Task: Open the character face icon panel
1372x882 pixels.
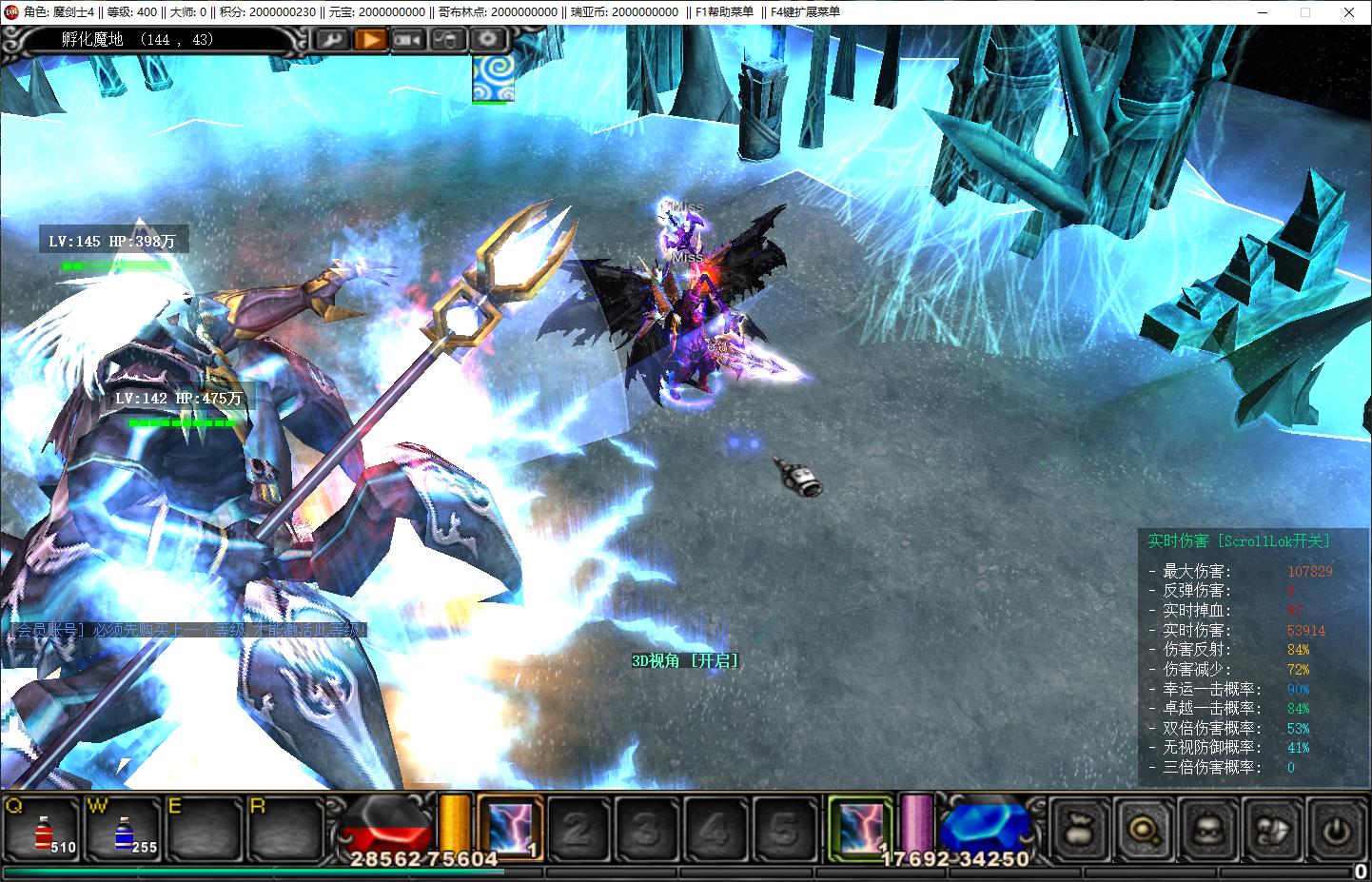Action: 1207,831
